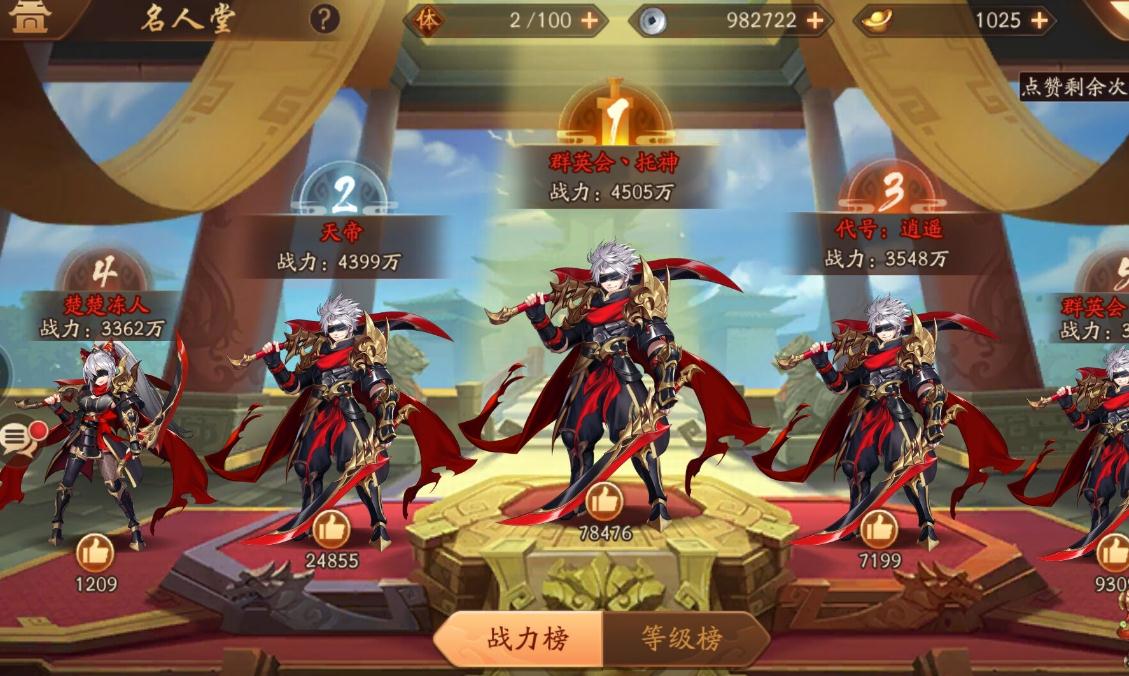1129x676 pixels.
Task: Switch to the 等级榜 tab
Action: 683,639
